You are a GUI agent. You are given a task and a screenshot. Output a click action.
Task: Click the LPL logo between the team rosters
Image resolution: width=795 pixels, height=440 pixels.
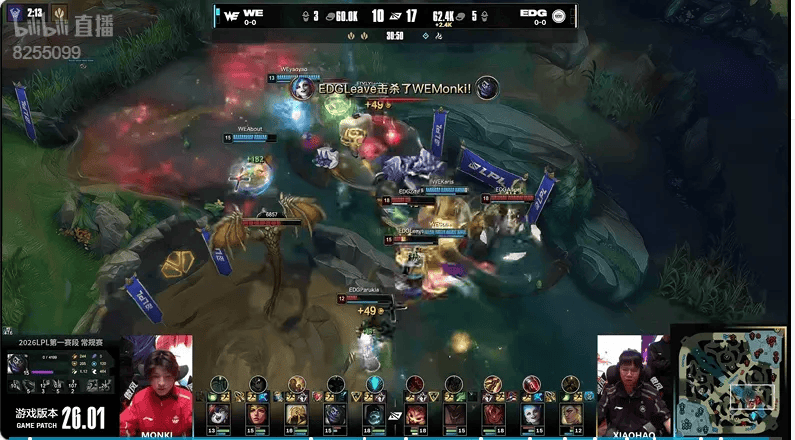point(395,414)
